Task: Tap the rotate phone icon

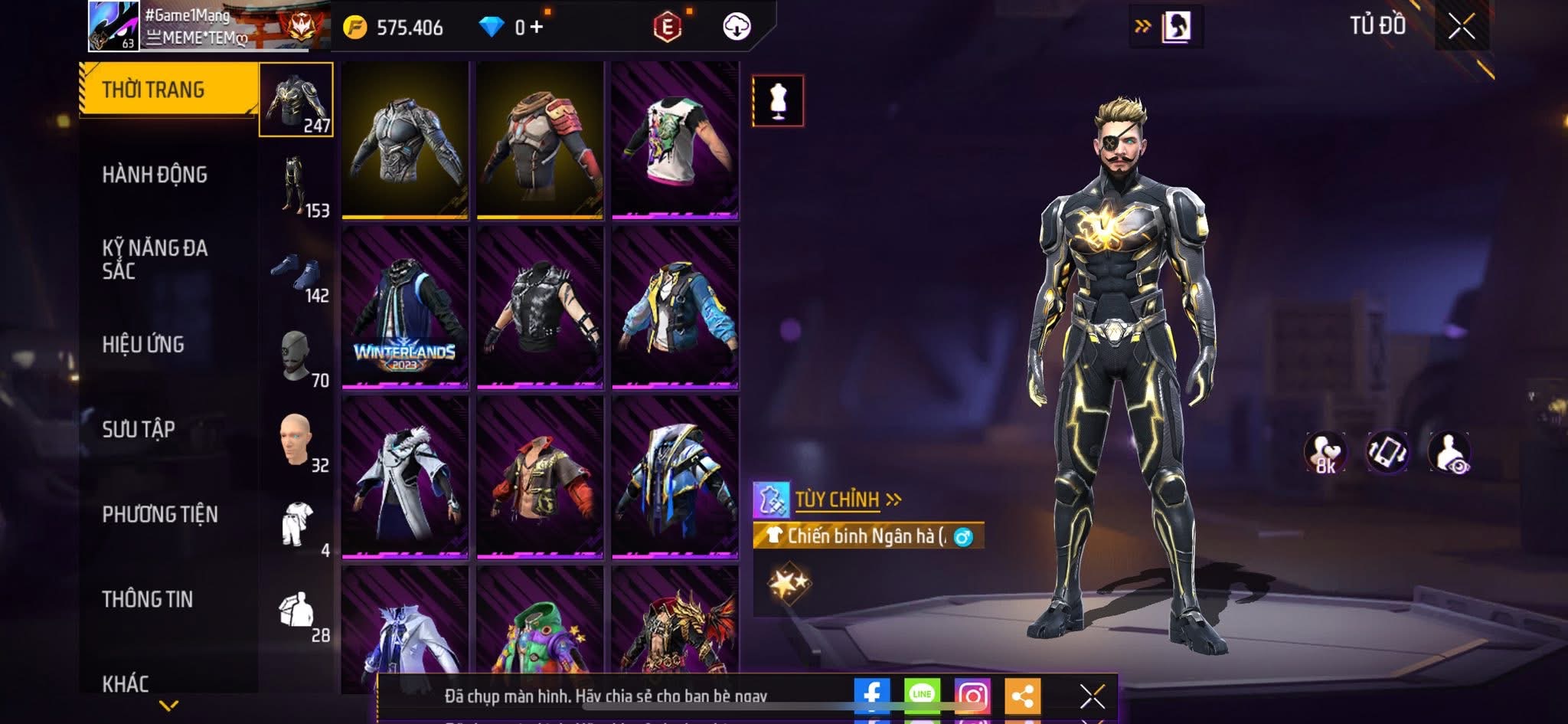Action: click(1387, 452)
